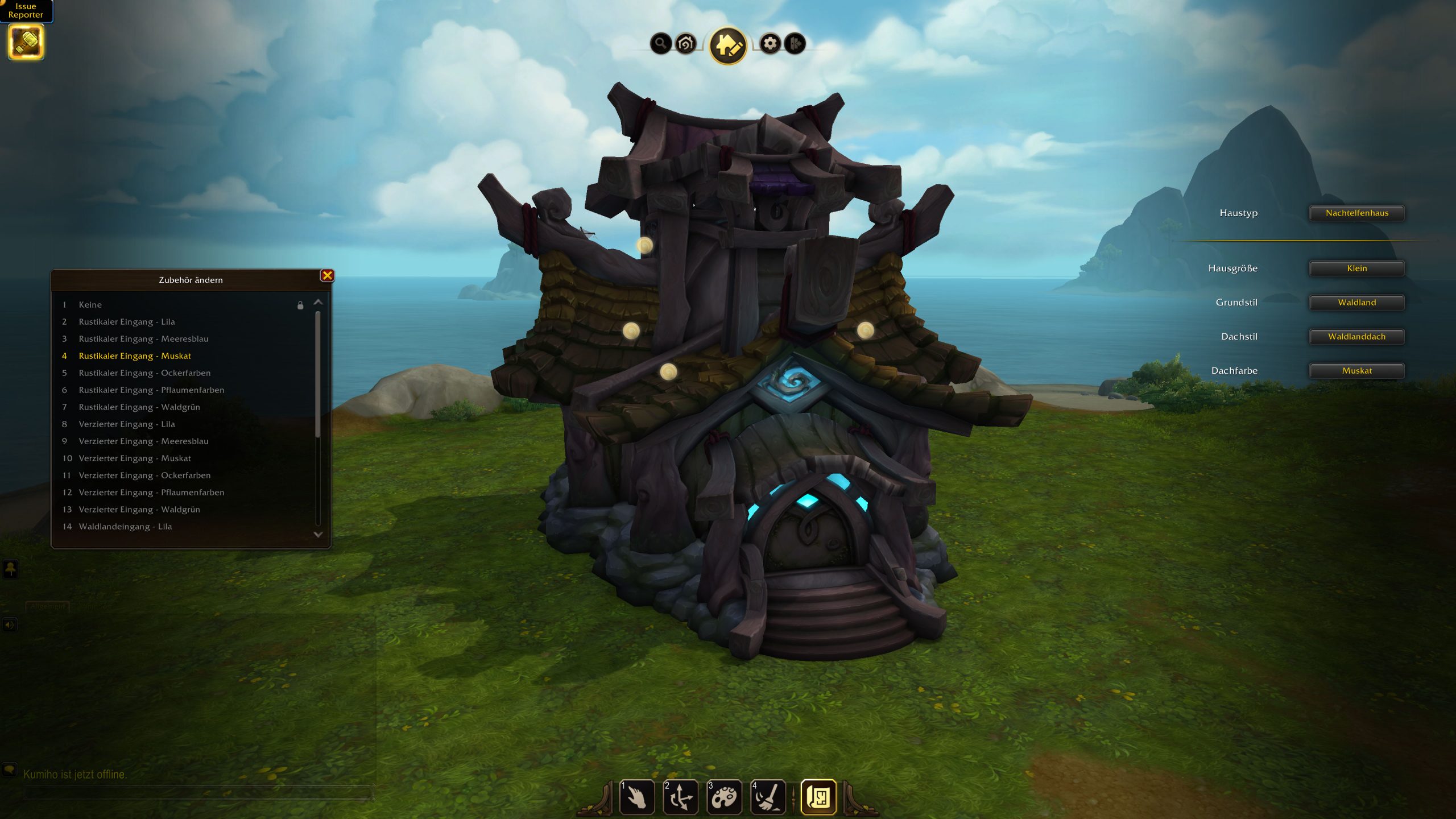
Task: Choose Waldlandeingang - Lila from list
Action: tap(125, 527)
